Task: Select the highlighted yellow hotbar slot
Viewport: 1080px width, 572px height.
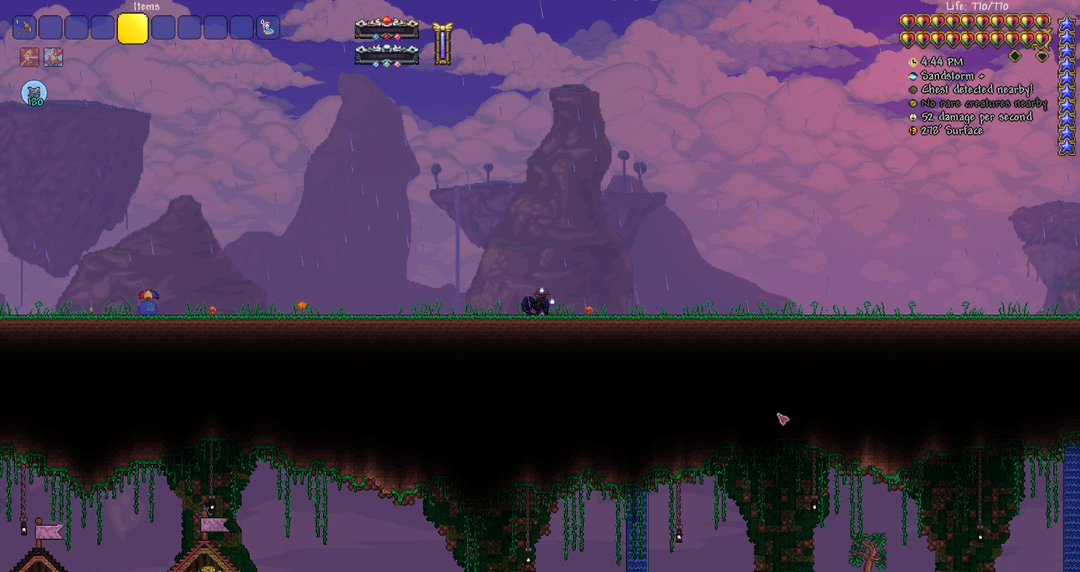Action: (x=133, y=28)
